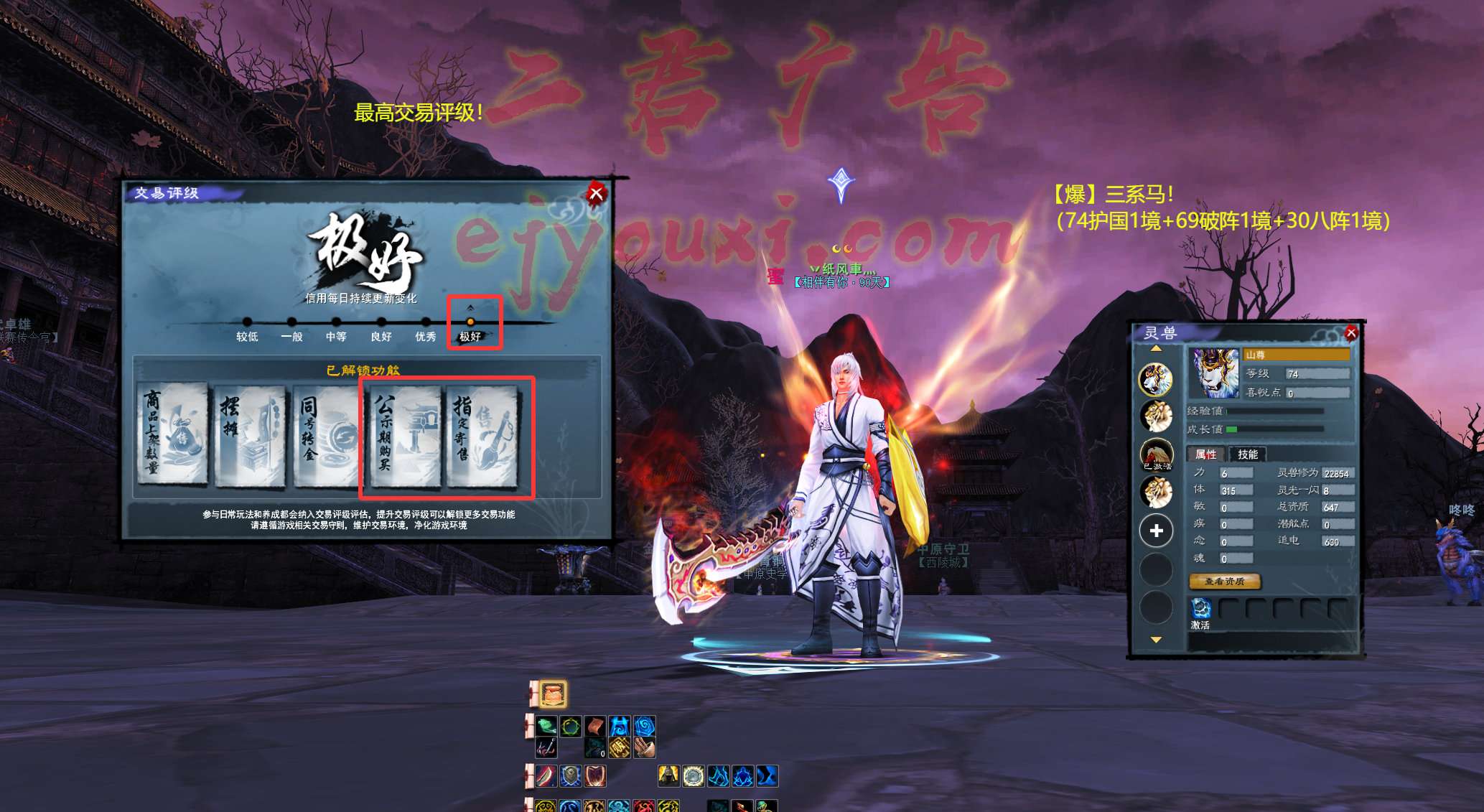Screen dimensions: 1484x812
Task: Select the 指定寄售 card
Action: (482, 434)
